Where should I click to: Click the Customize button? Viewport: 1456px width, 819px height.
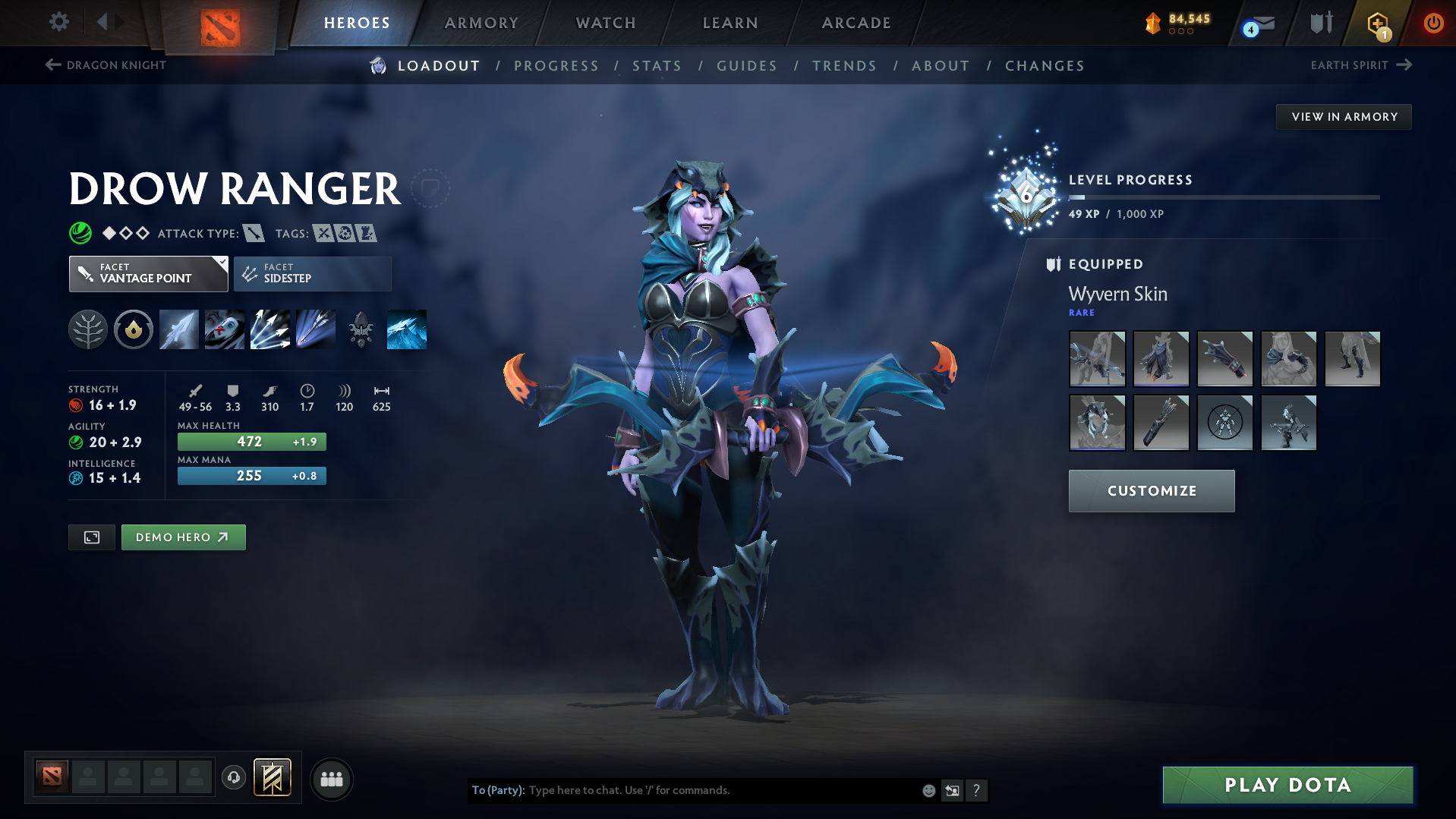[x=1151, y=490]
